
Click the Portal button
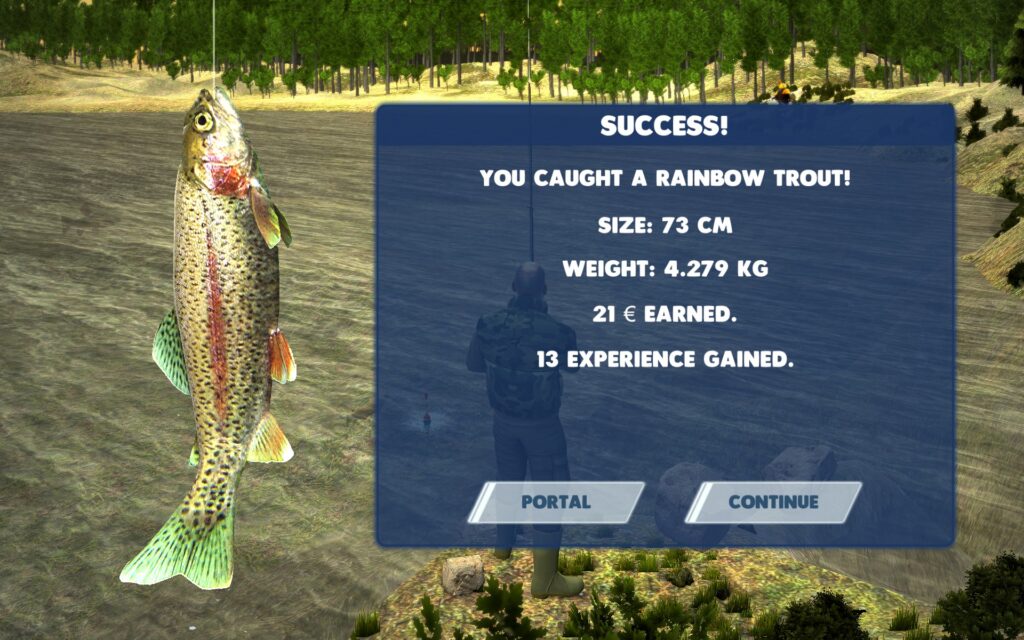[x=556, y=502]
